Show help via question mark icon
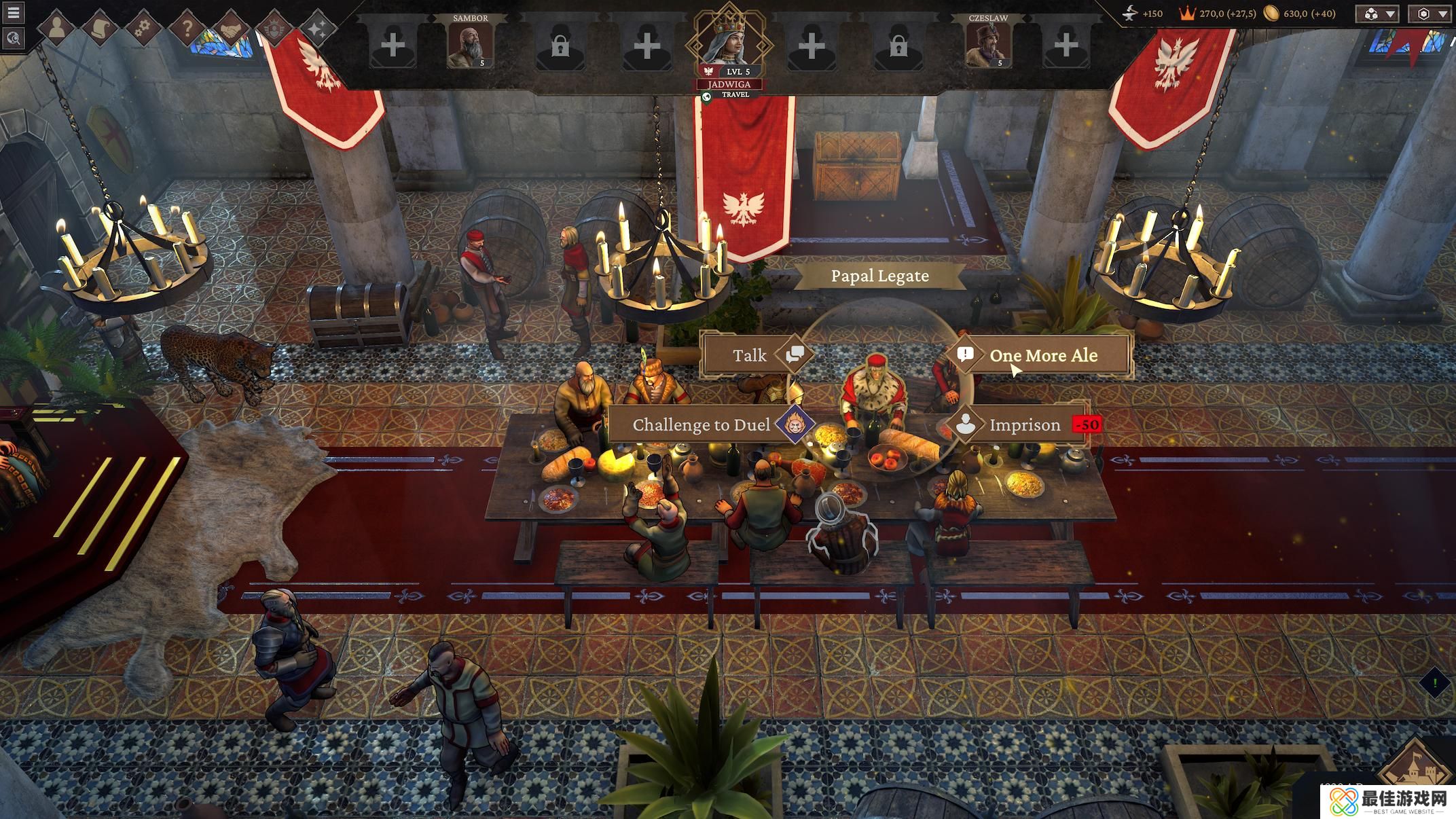Screen dimensions: 1456x819 (187, 29)
